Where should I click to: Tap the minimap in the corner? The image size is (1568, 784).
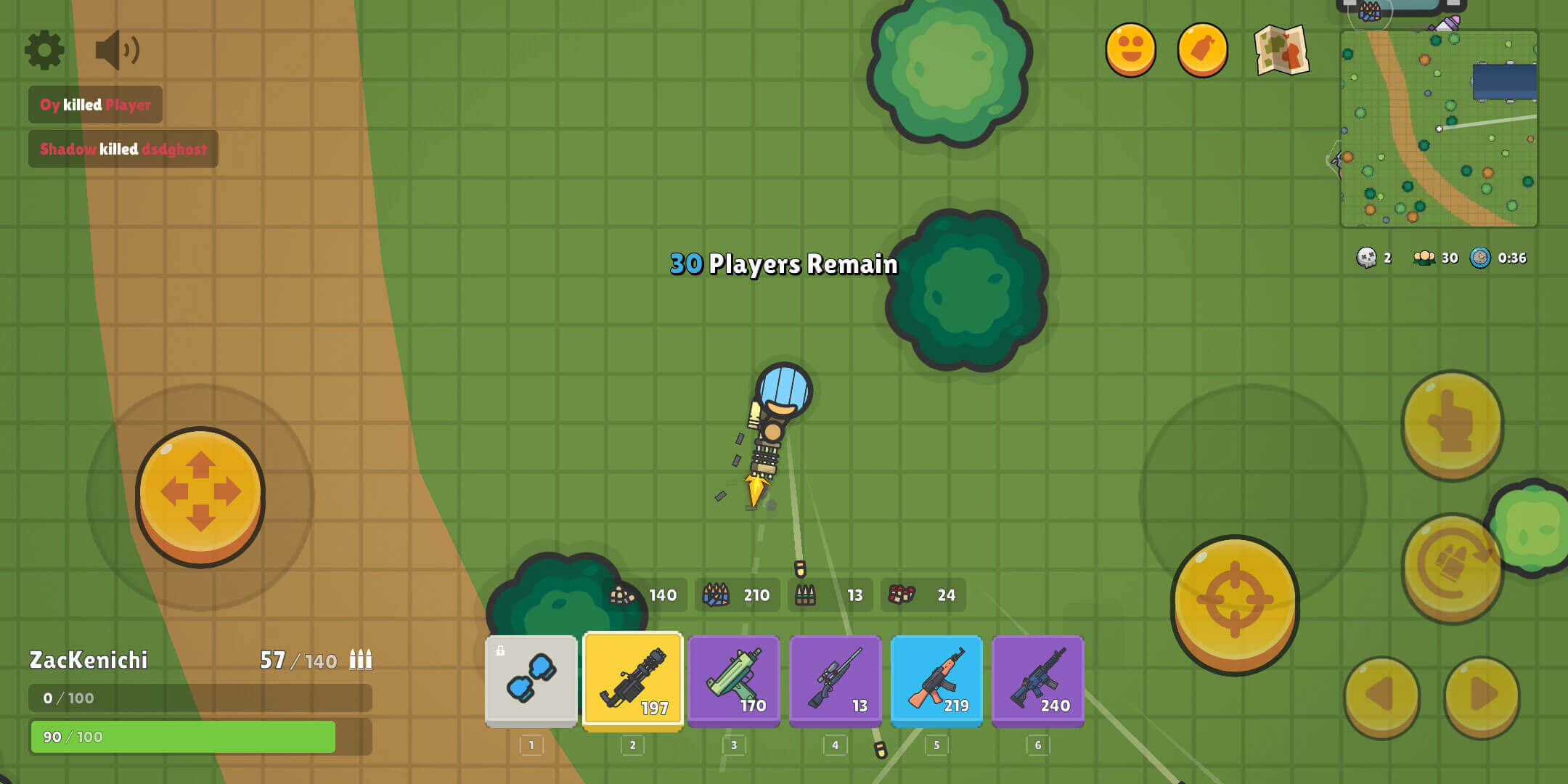tap(1441, 127)
